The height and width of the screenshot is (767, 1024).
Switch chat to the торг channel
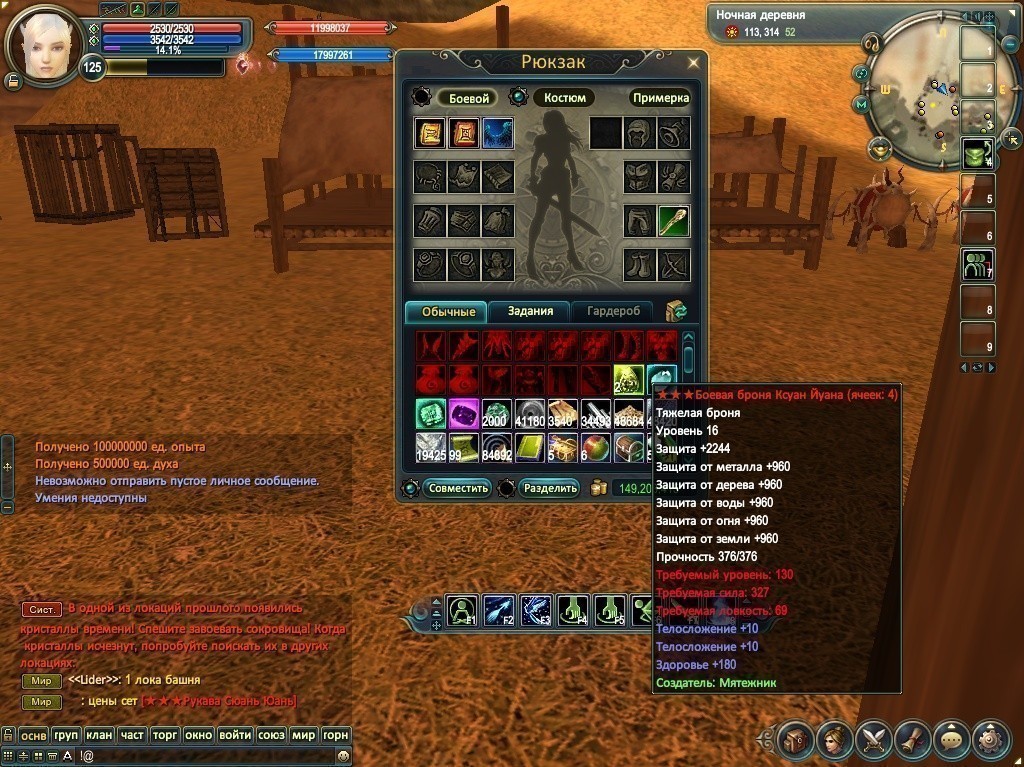(165, 735)
